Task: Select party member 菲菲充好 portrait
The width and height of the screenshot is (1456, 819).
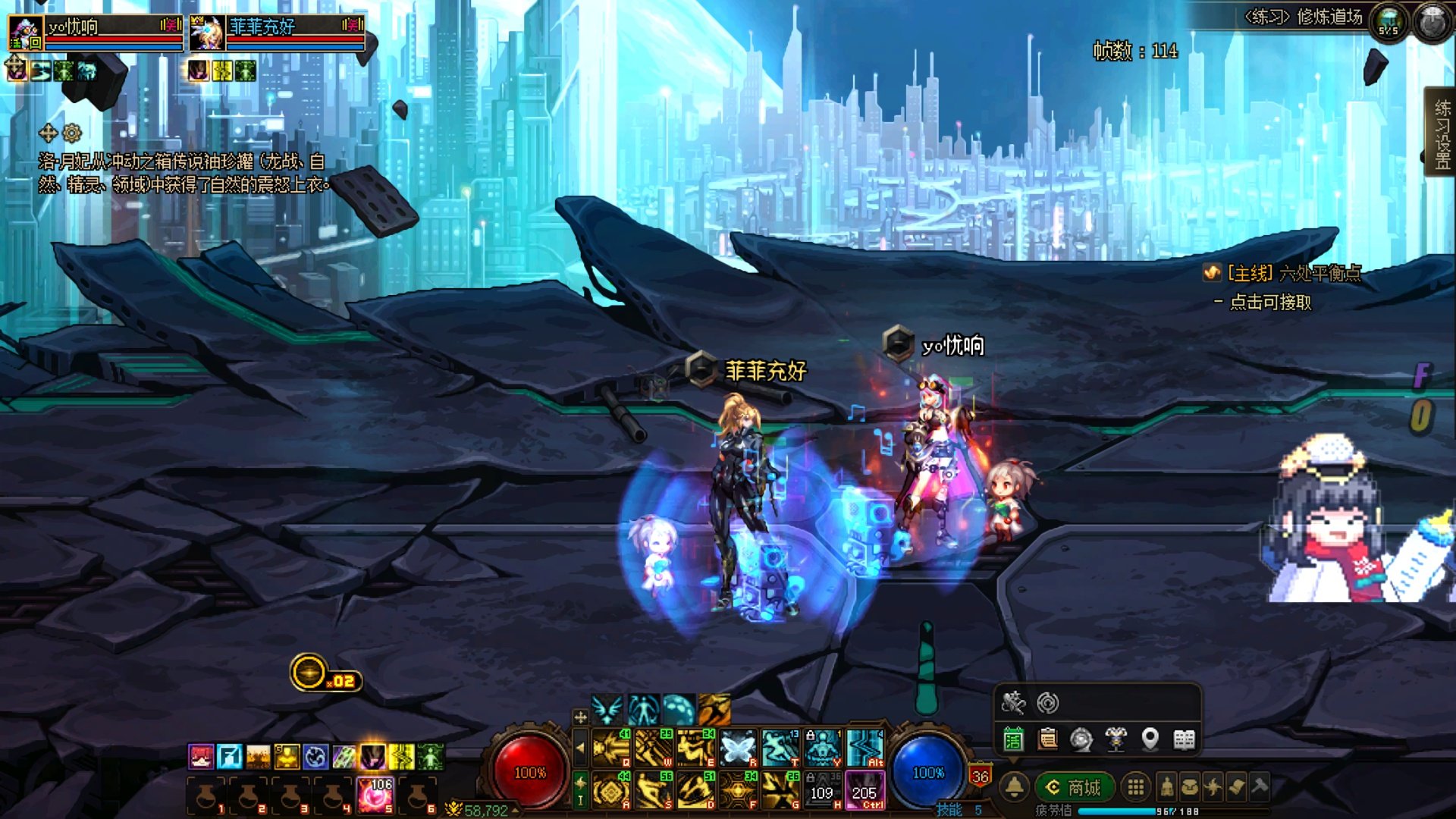Action: click(x=206, y=33)
